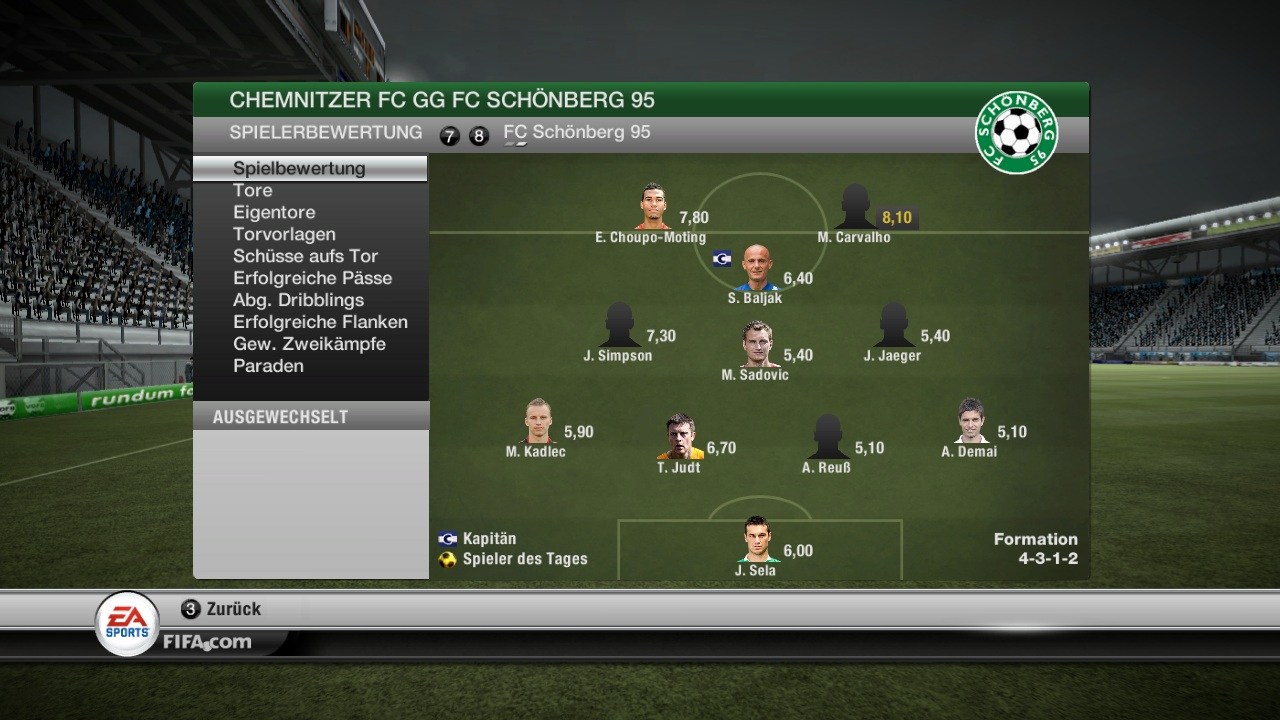Image resolution: width=1280 pixels, height=720 pixels.
Task: Choose A. Demai's player portrait
Action: click(x=971, y=422)
